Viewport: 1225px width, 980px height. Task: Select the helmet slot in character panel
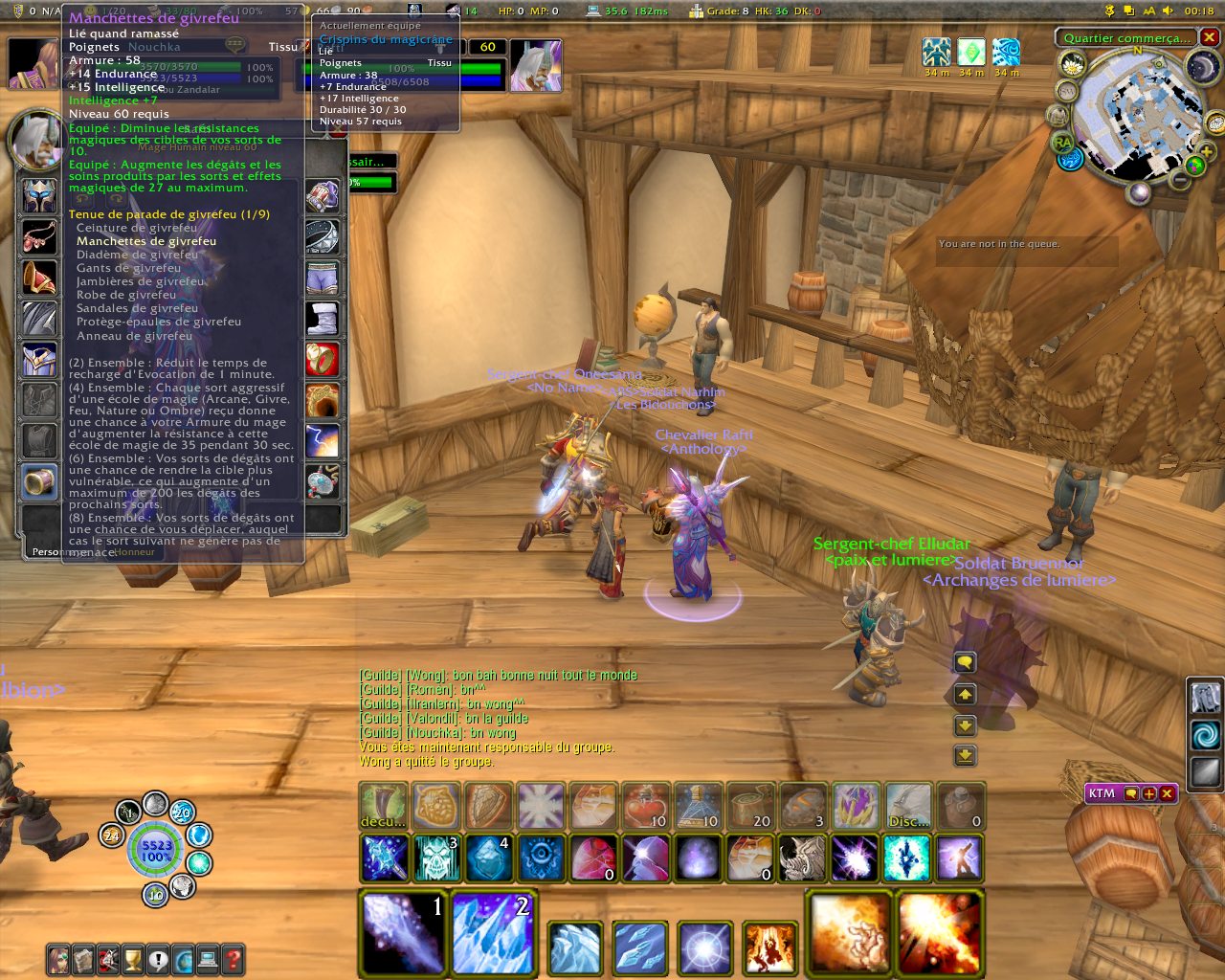tap(39, 196)
